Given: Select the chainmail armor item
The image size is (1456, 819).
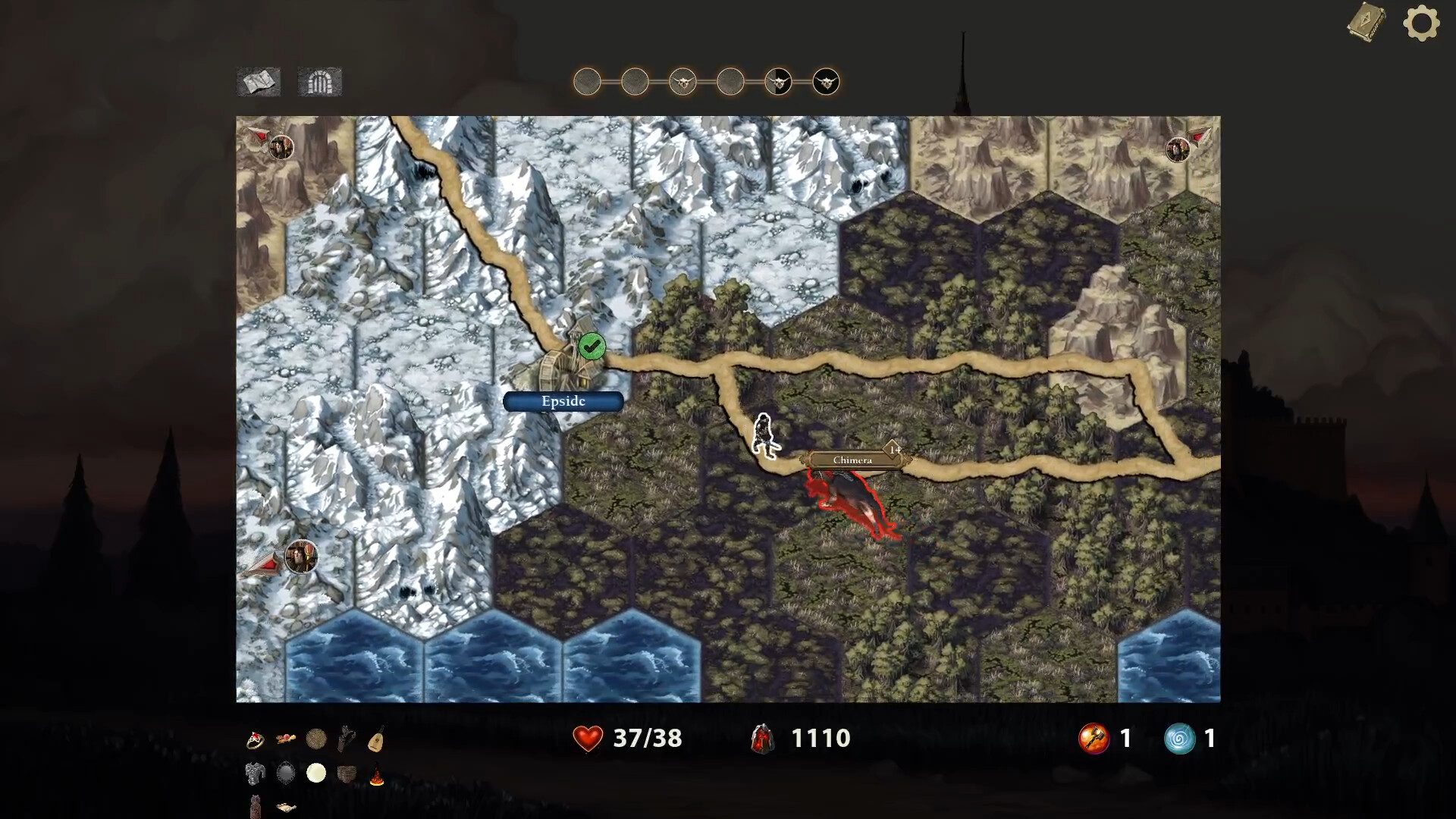Looking at the screenshot, I should pos(255,773).
